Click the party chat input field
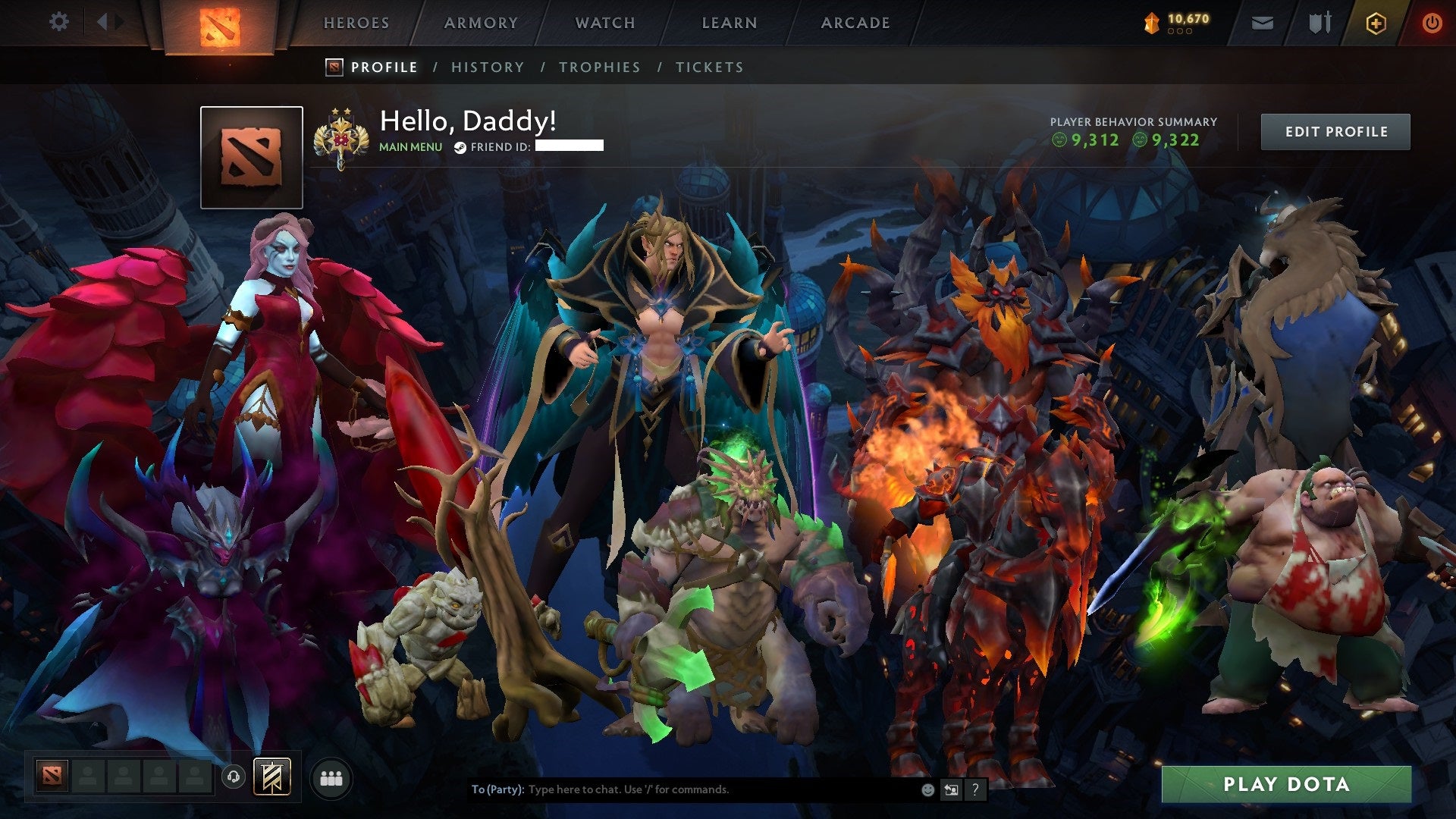 click(682, 789)
